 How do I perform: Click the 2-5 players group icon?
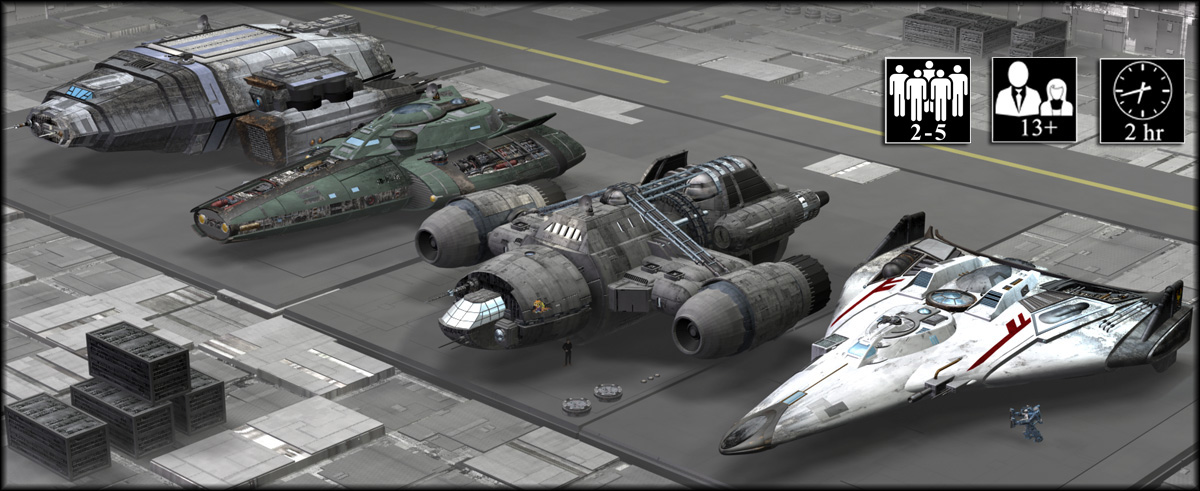coord(927,100)
